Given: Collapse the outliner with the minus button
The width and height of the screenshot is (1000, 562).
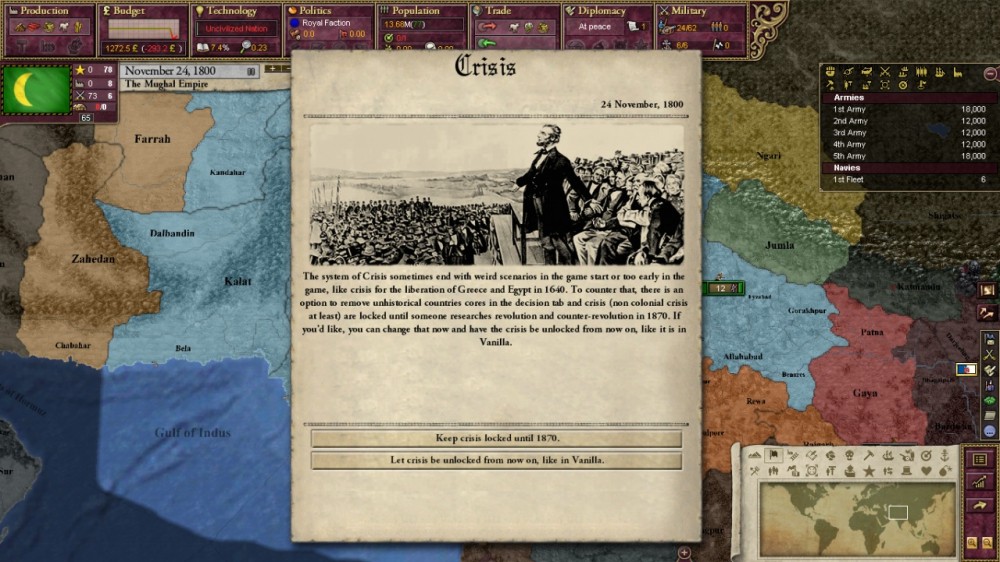Looking at the screenshot, I should tap(989, 73).
